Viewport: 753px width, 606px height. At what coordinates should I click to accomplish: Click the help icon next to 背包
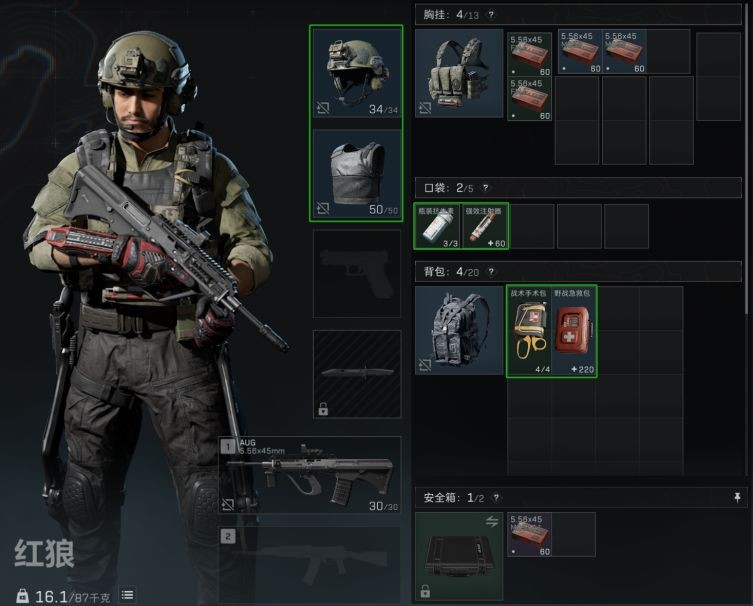point(490,271)
